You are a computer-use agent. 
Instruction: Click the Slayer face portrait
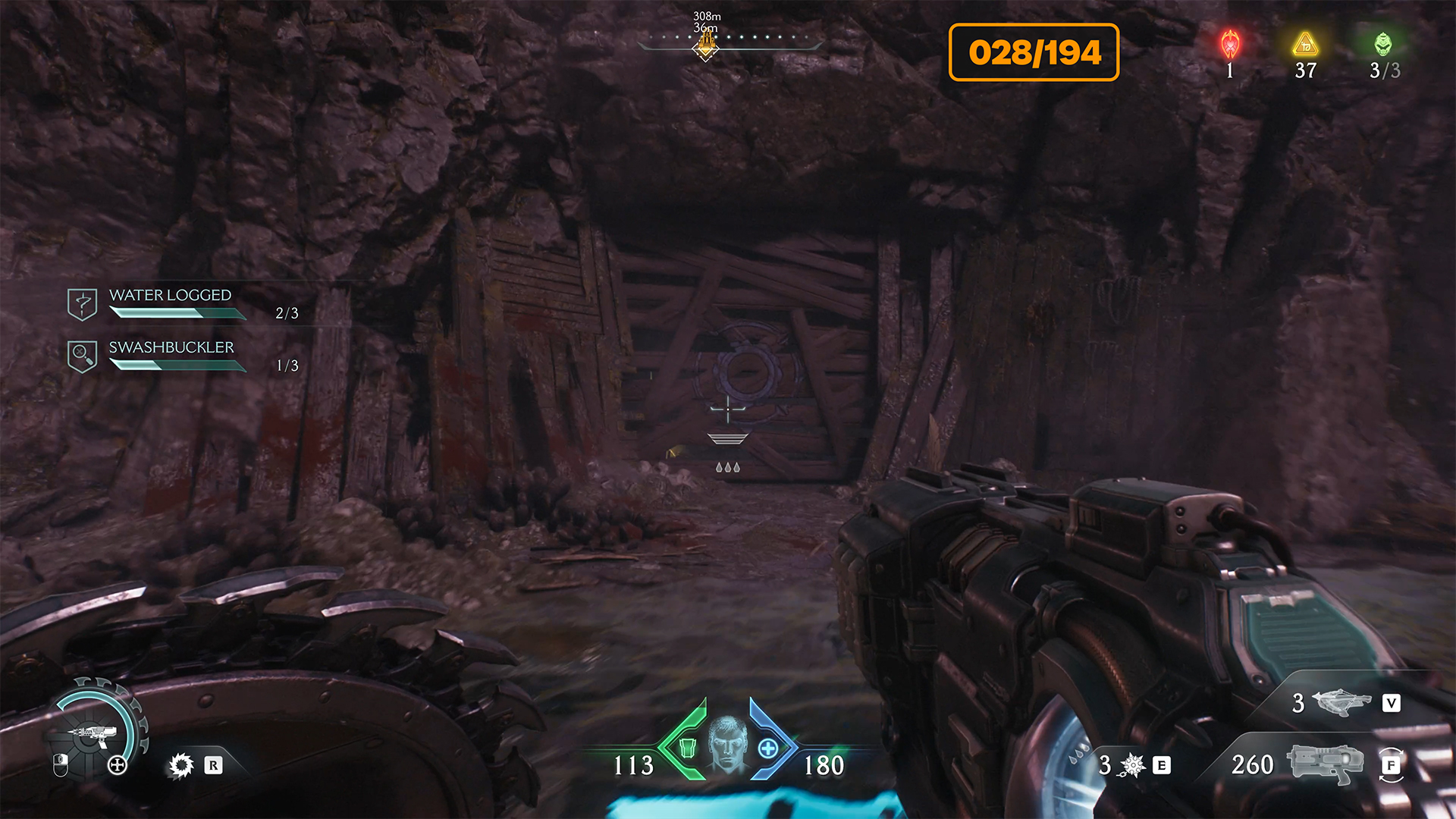click(x=727, y=745)
